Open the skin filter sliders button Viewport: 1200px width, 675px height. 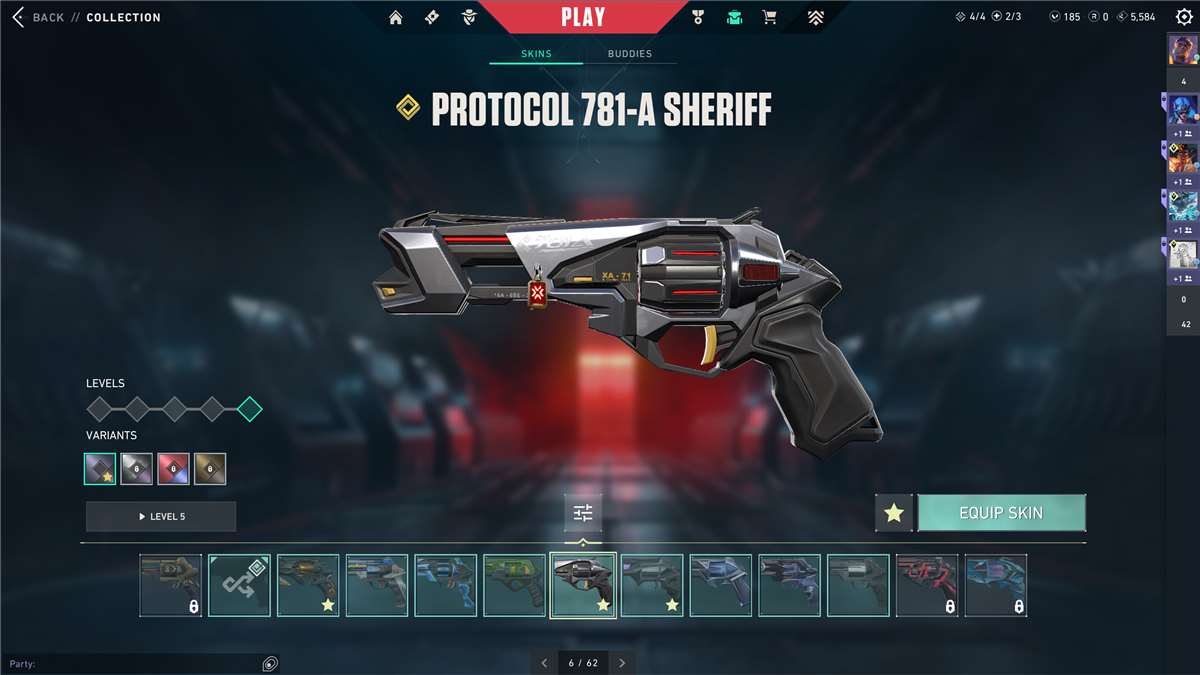[x=583, y=513]
